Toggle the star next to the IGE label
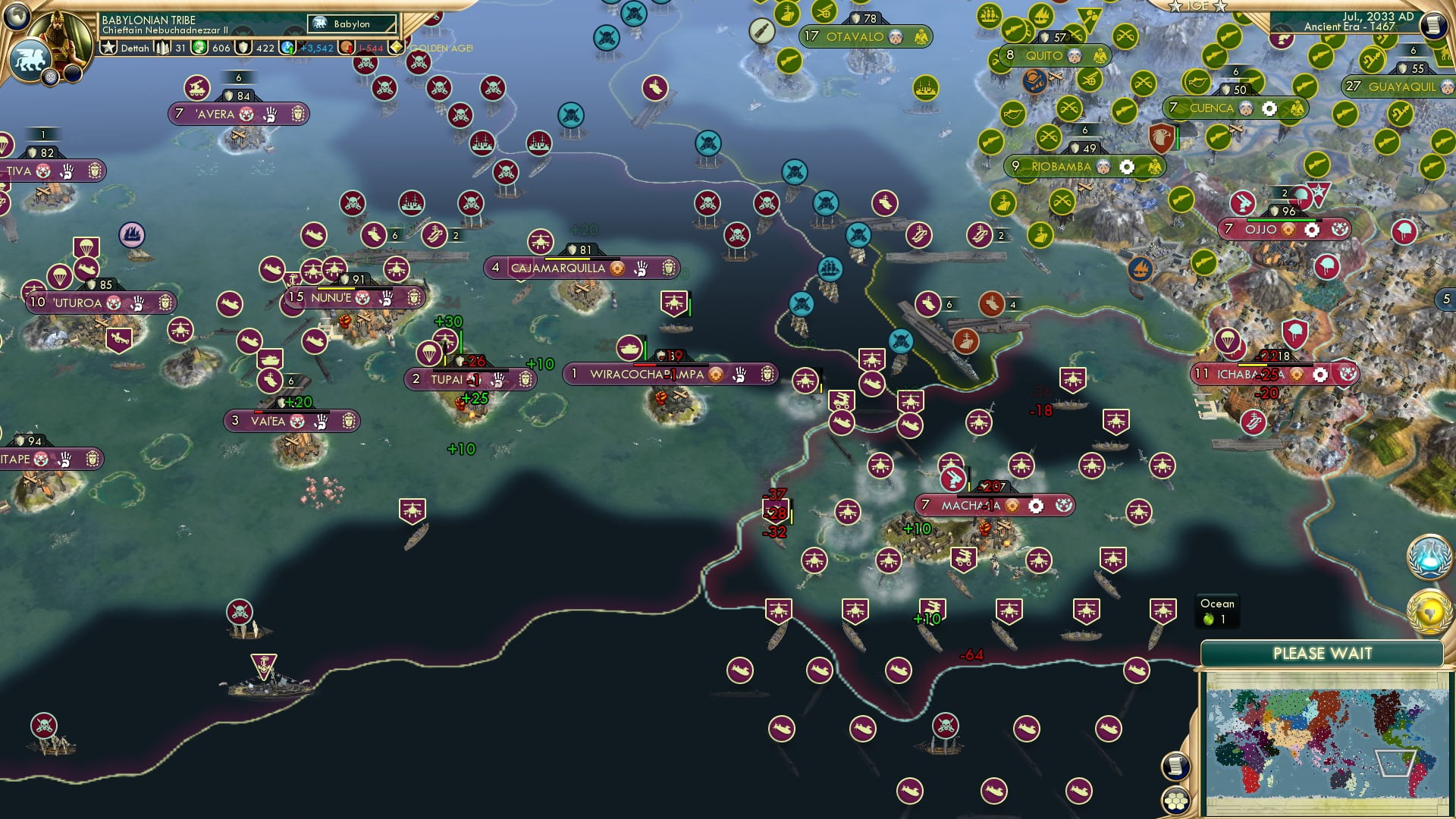Screen dimensions: 1456x819 [x=1175, y=7]
